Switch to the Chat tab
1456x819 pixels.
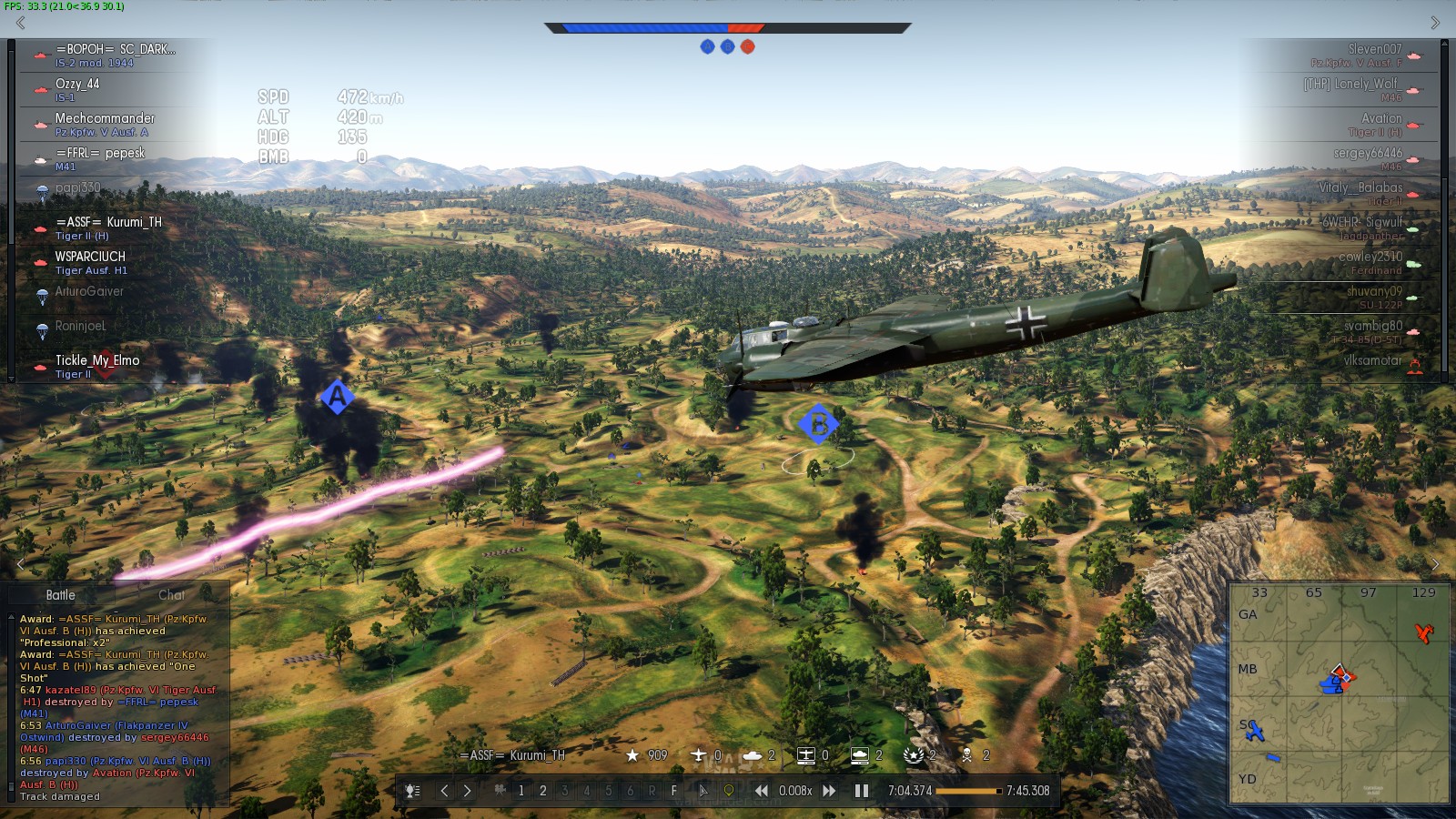171,595
